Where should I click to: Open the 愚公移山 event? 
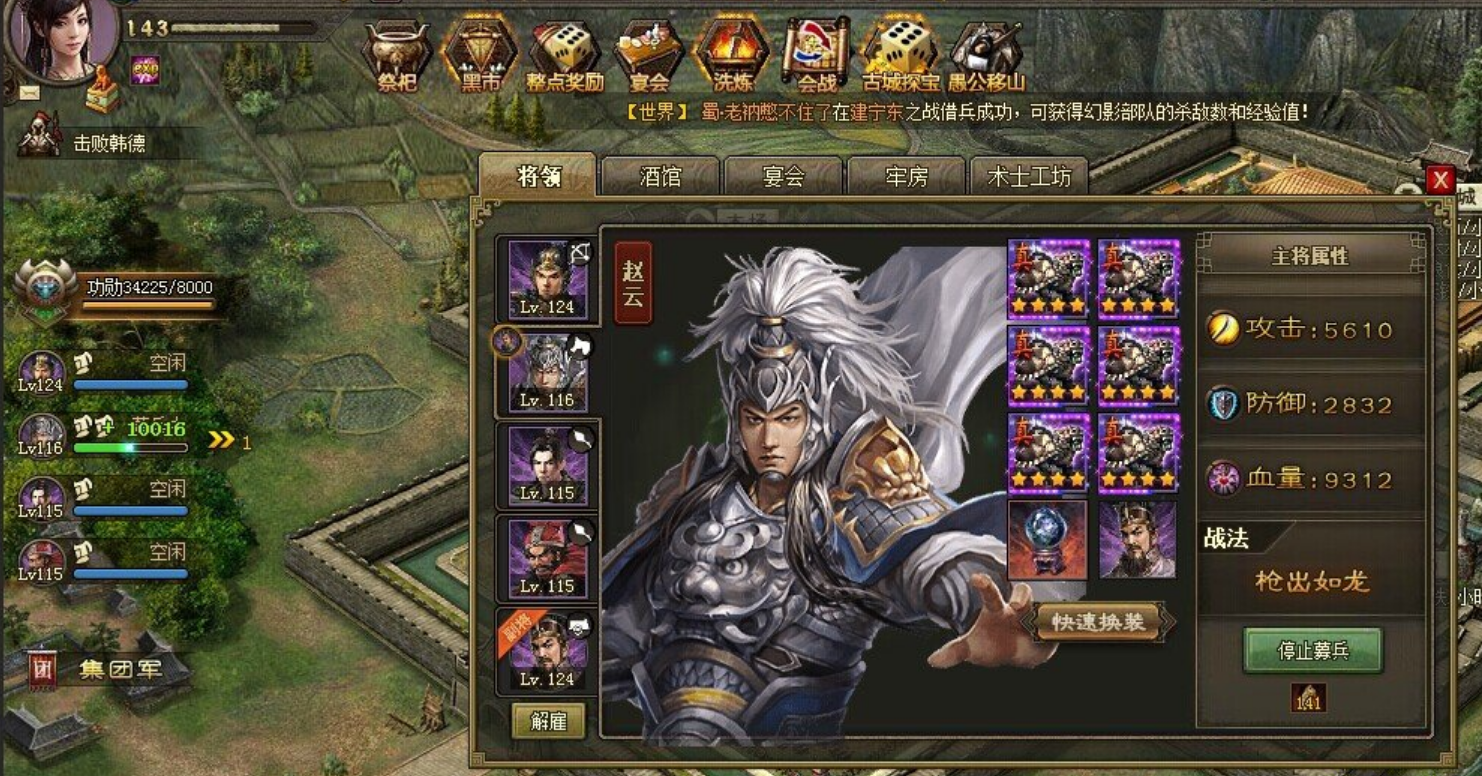[986, 55]
